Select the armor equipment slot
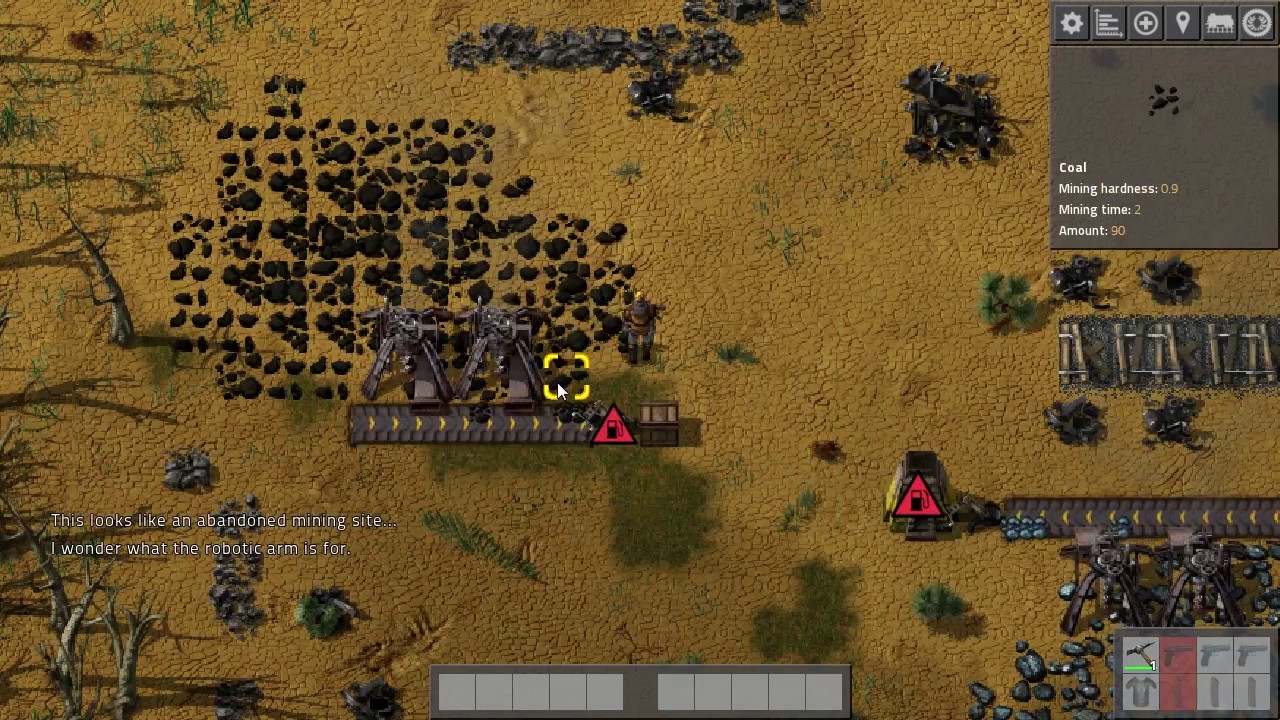The image size is (1280, 720). tap(1141, 692)
